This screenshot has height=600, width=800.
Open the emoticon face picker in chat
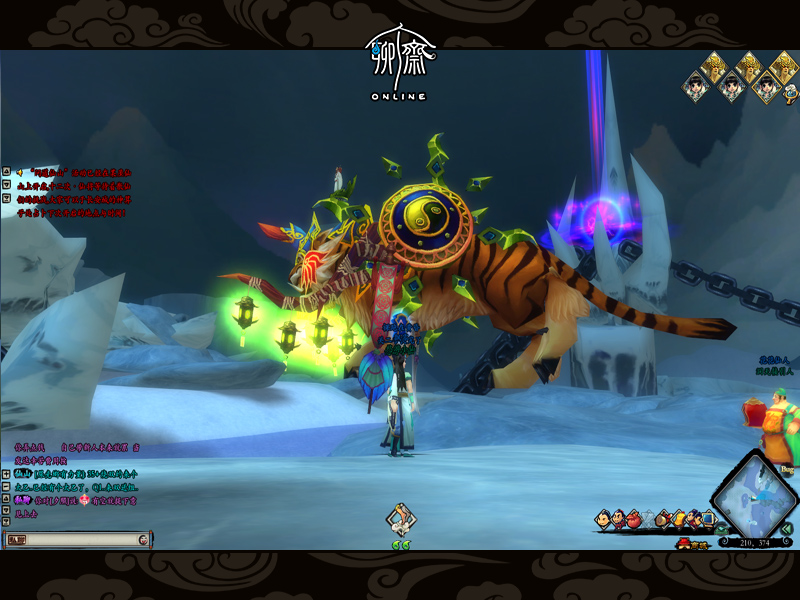pyautogui.click(x=144, y=539)
